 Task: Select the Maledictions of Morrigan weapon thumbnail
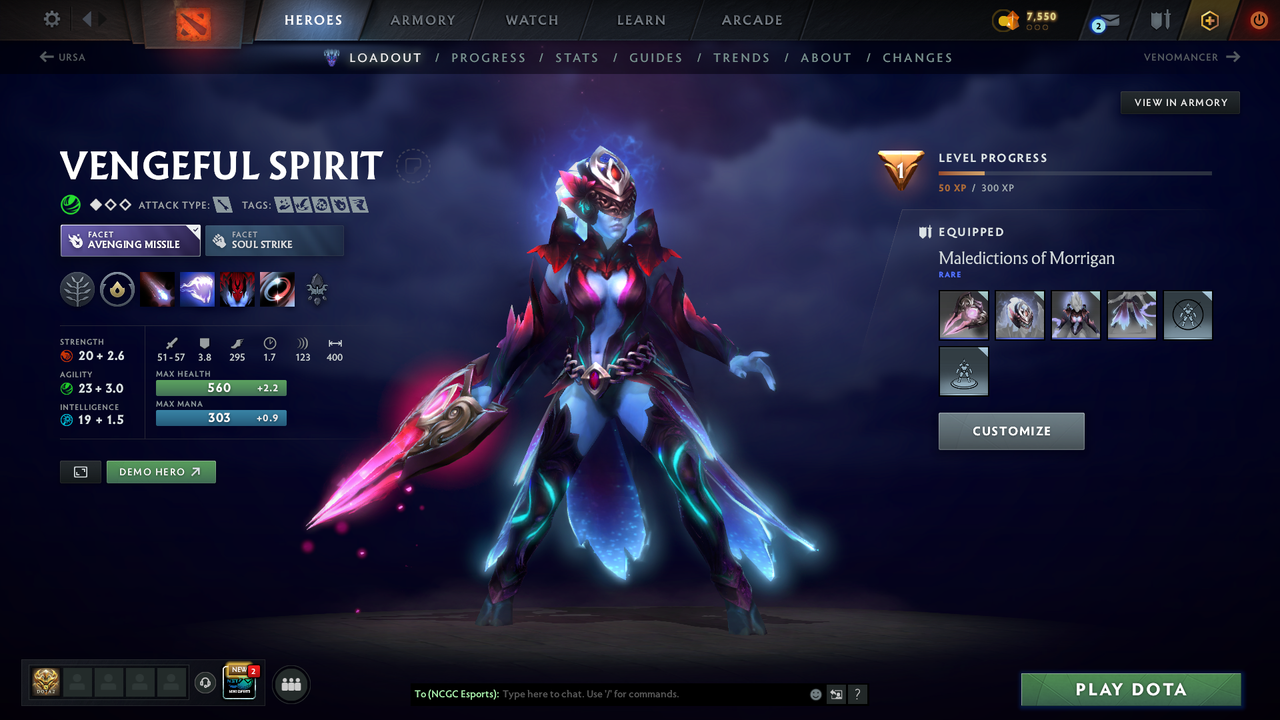[963, 314]
